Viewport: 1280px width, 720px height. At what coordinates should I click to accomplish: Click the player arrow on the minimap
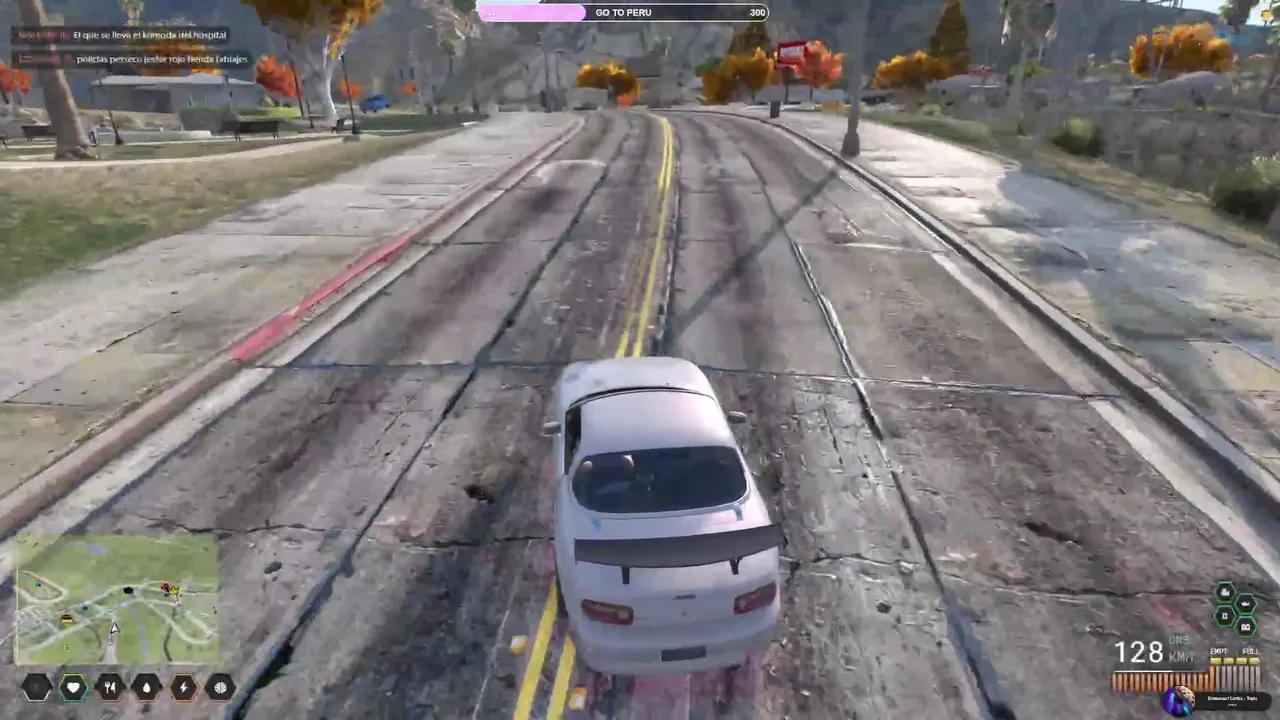click(113, 628)
